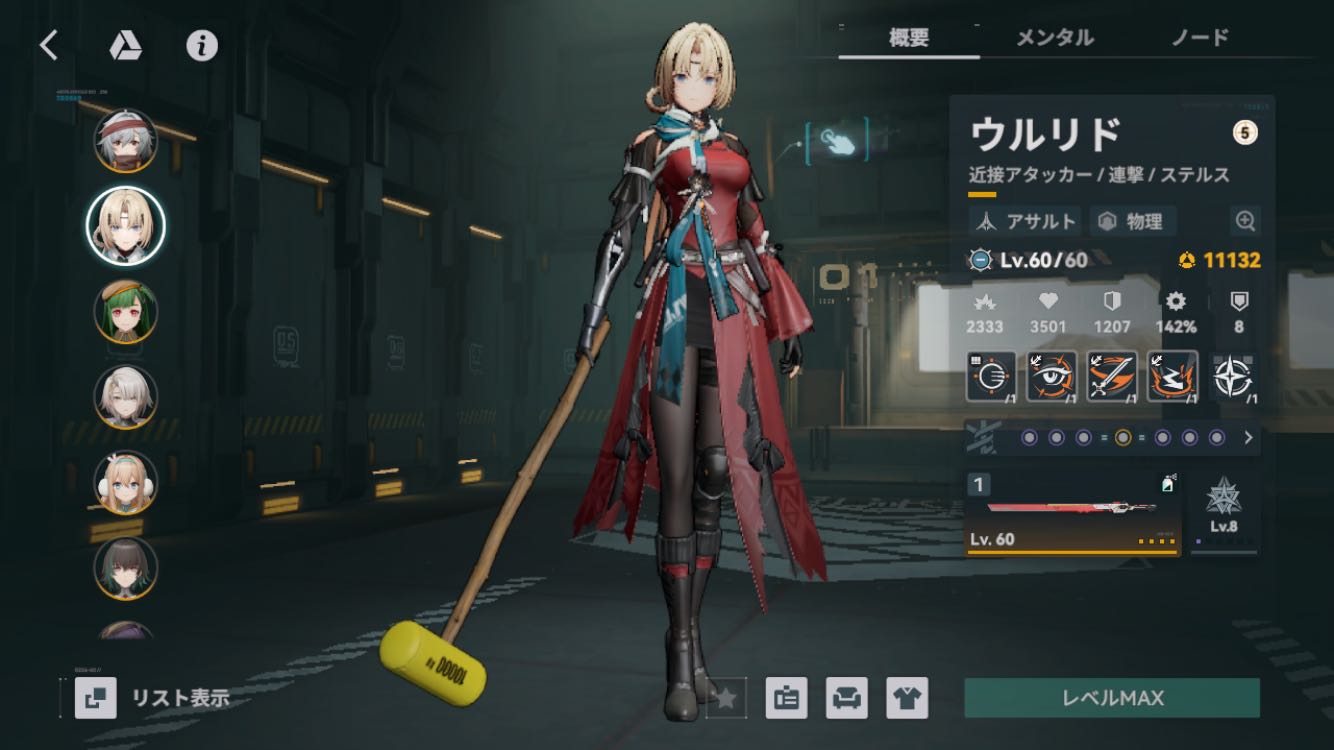
Task: Show character info via the i icon
Action: point(202,45)
